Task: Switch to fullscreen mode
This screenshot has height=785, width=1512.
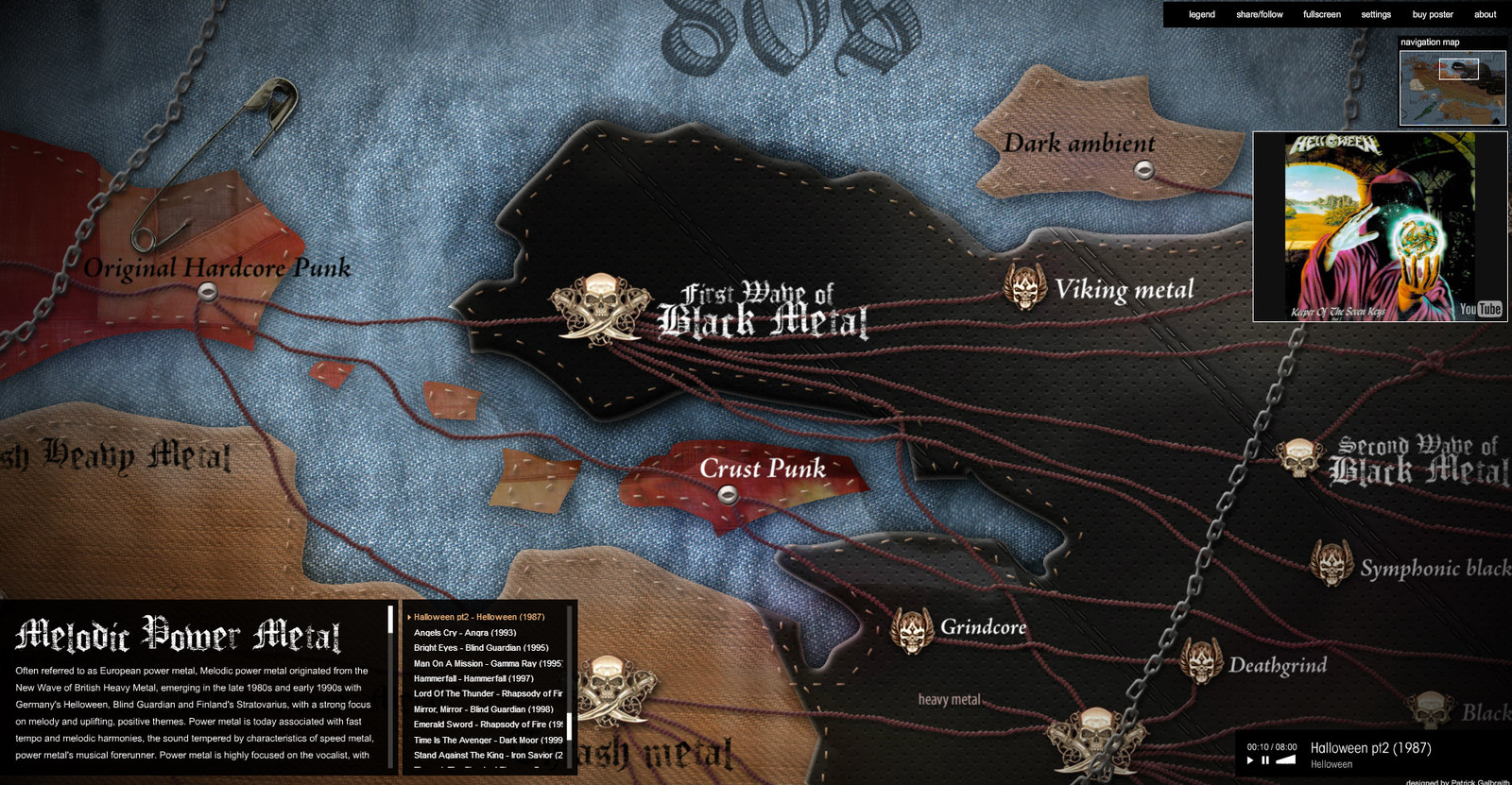Action: (x=1321, y=14)
